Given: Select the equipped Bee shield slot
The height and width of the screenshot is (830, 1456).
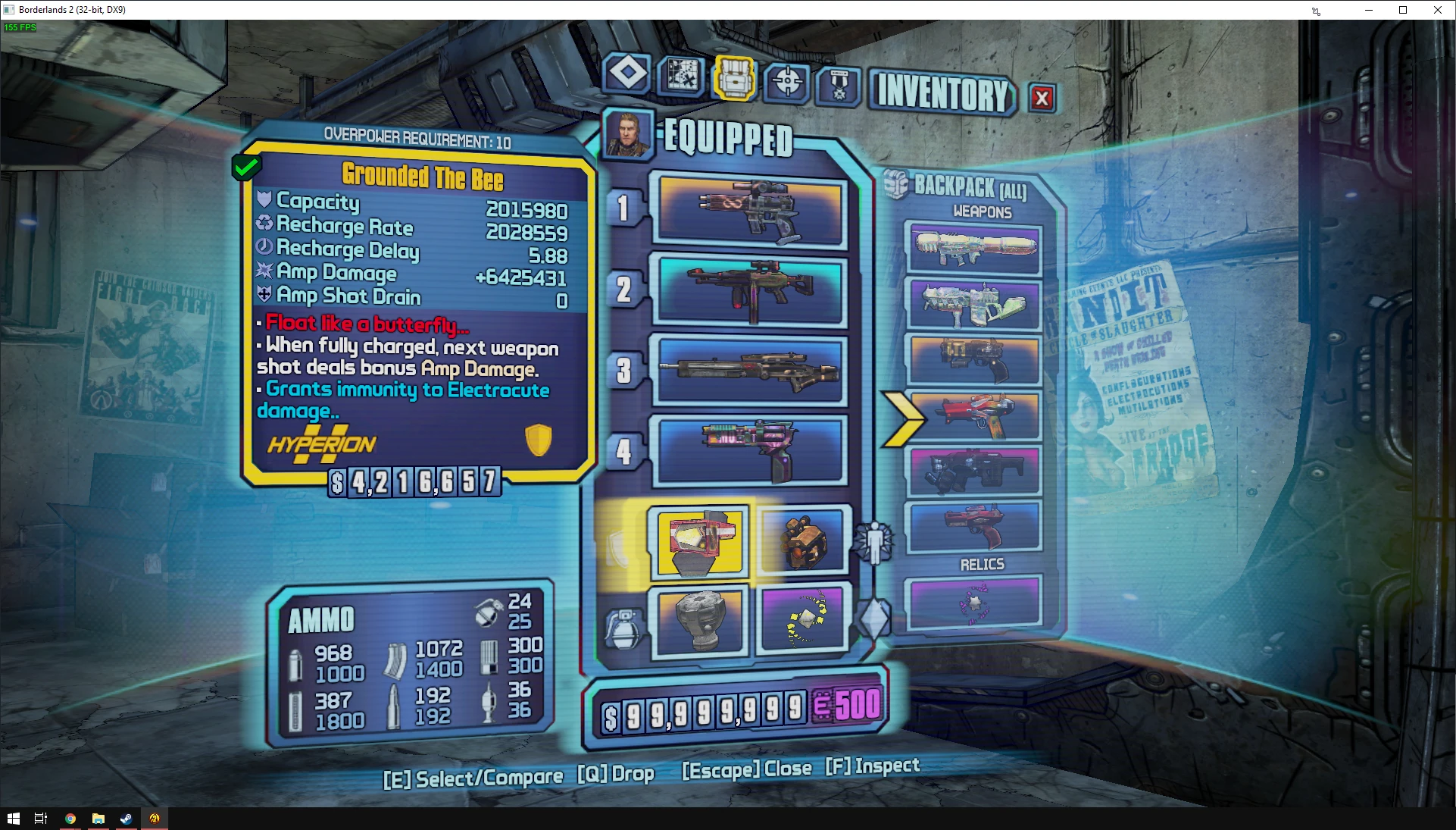Looking at the screenshot, I should [699, 542].
